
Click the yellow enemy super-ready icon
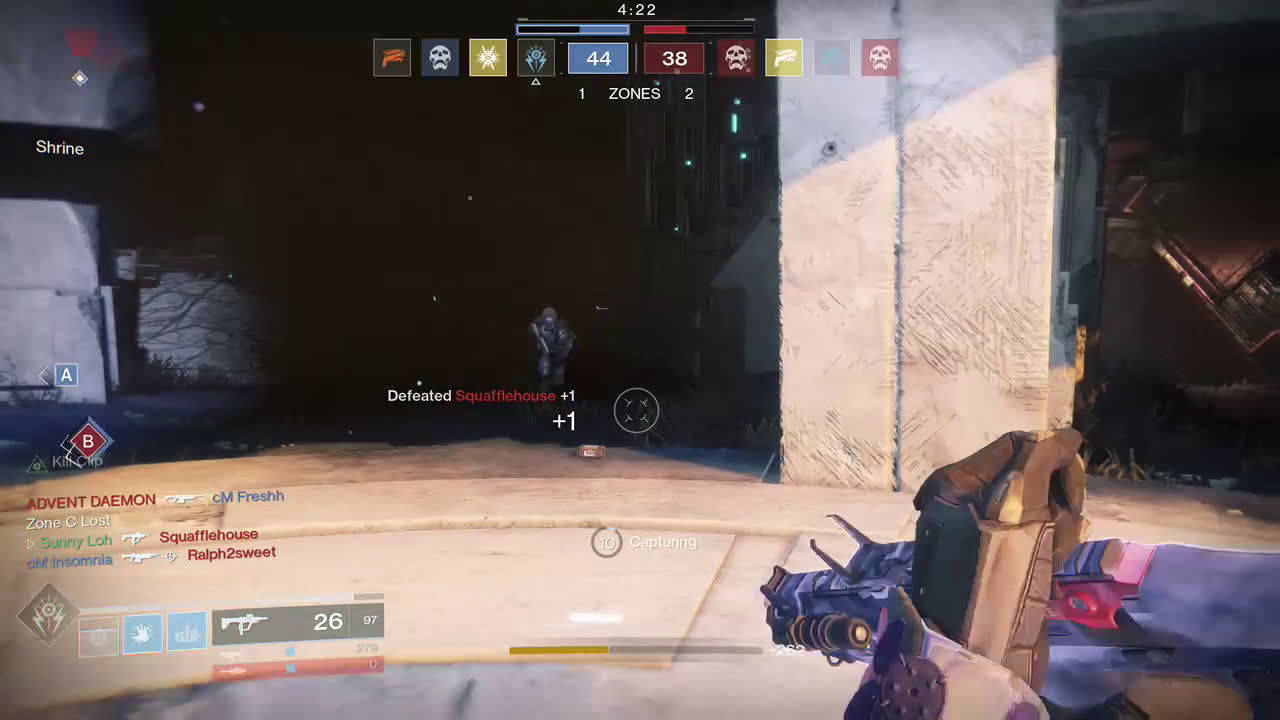(x=784, y=58)
